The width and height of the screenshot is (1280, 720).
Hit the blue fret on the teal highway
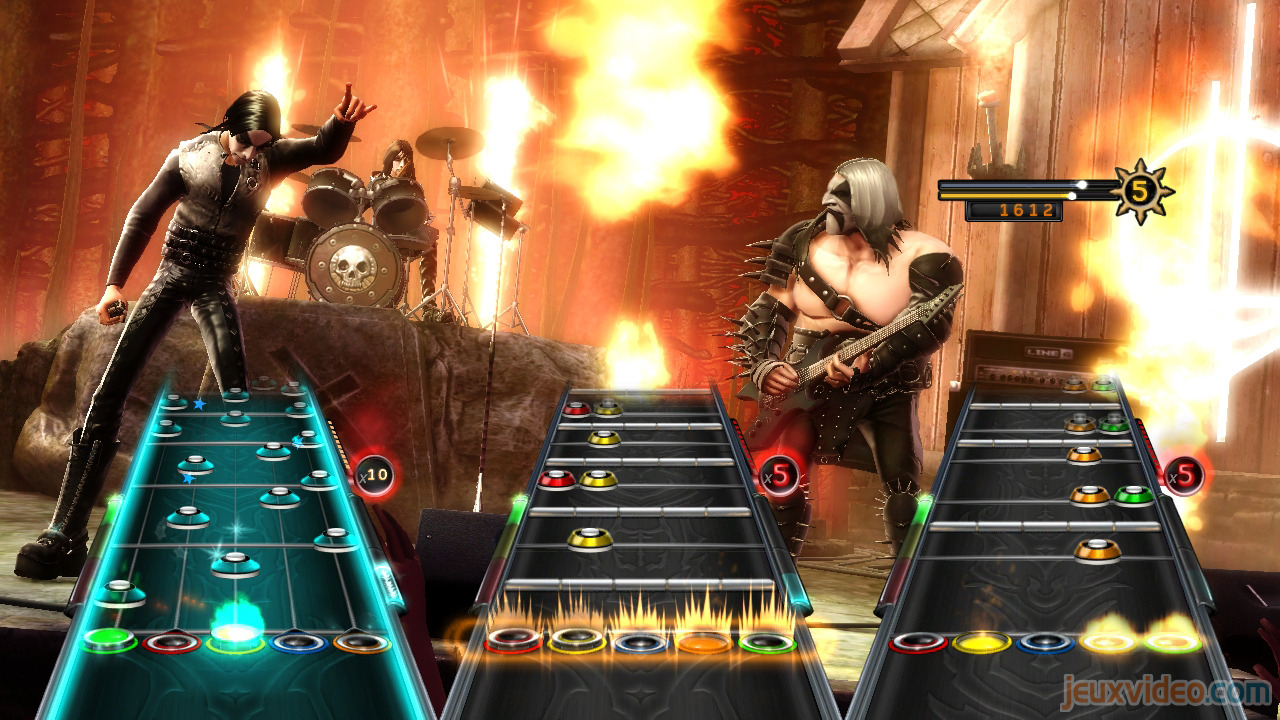(298, 641)
